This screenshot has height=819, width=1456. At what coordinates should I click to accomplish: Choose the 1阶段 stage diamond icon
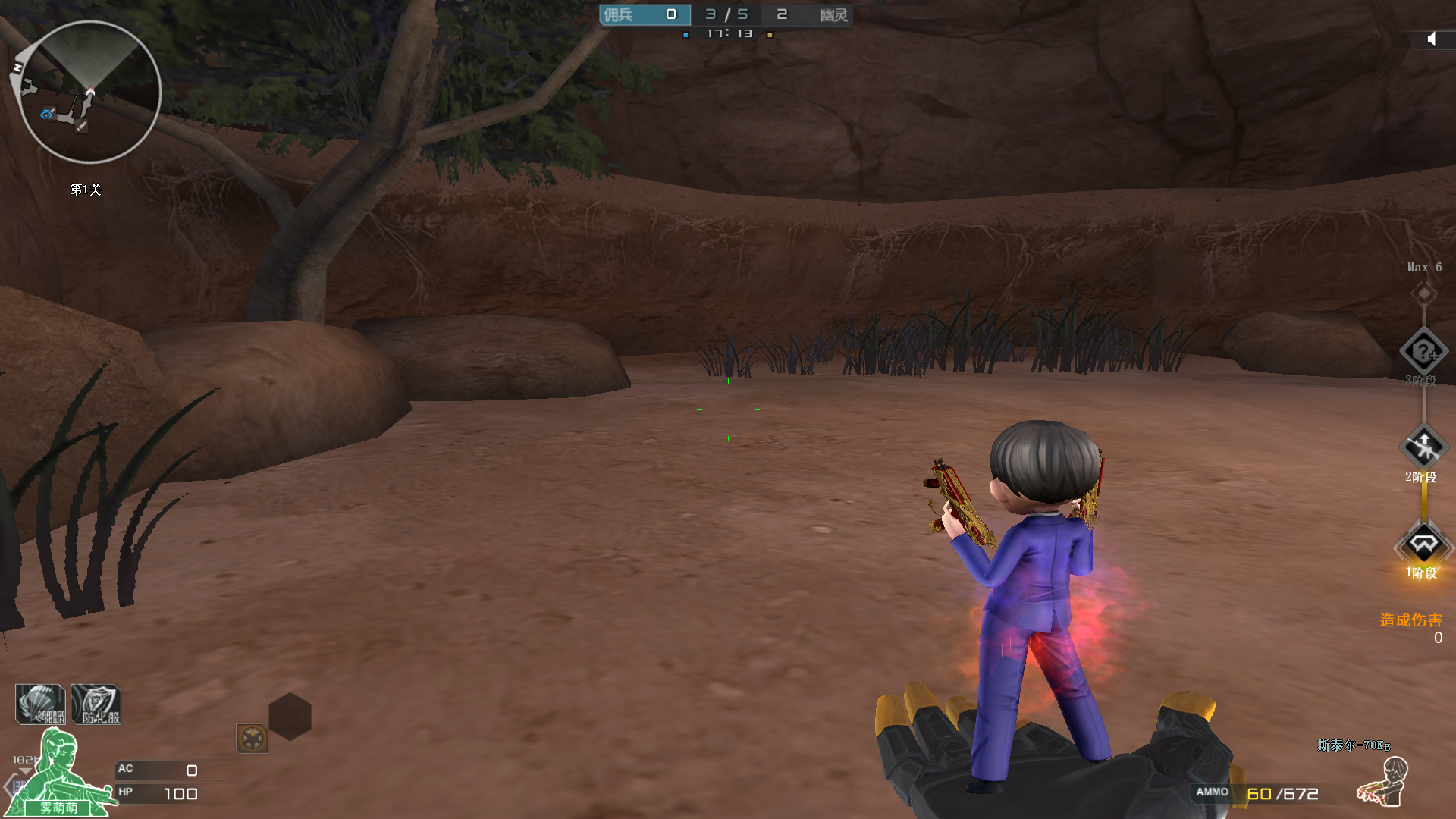[1423, 544]
